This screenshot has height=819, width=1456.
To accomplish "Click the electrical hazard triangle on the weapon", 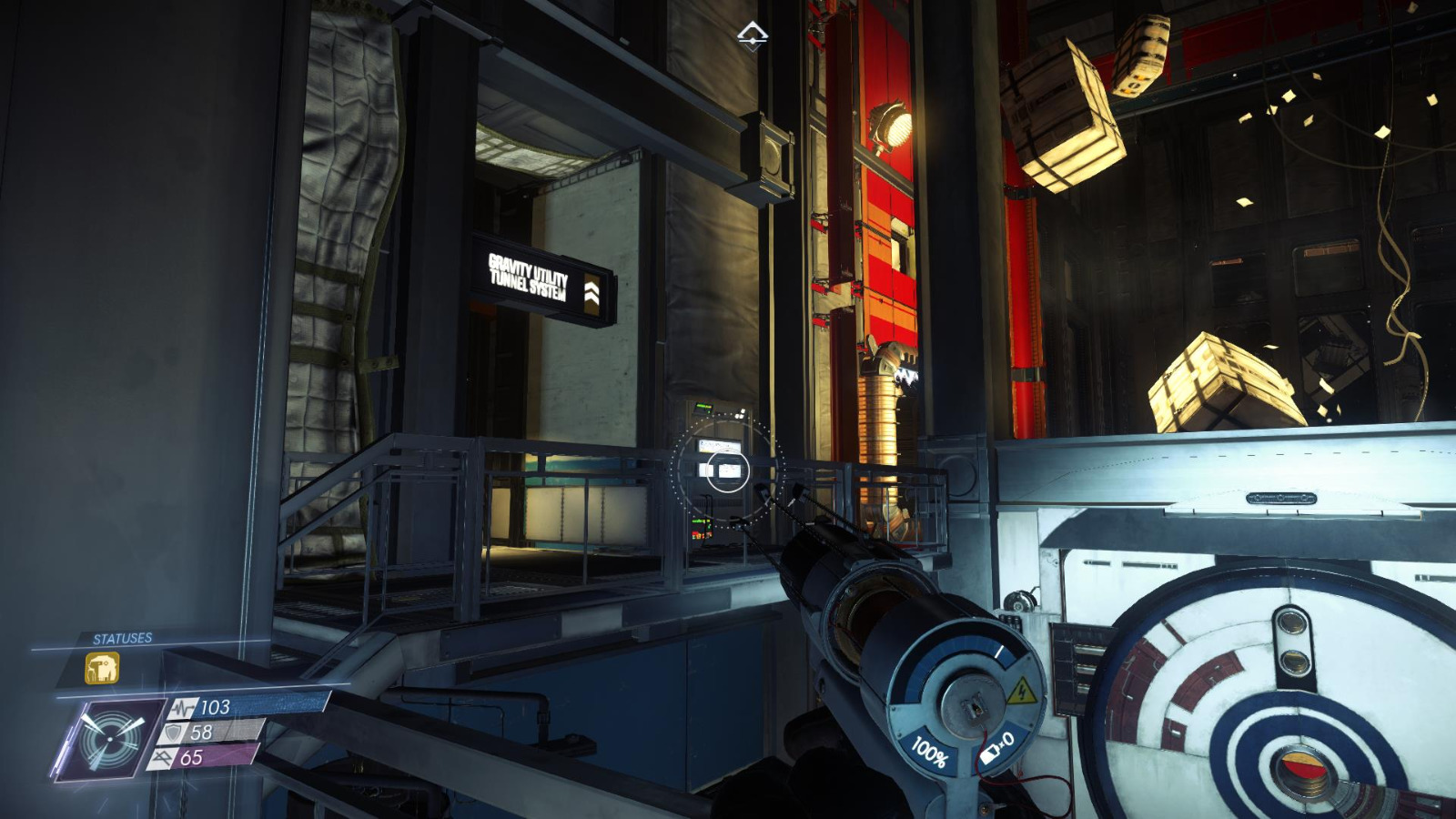I will coord(1025,692).
